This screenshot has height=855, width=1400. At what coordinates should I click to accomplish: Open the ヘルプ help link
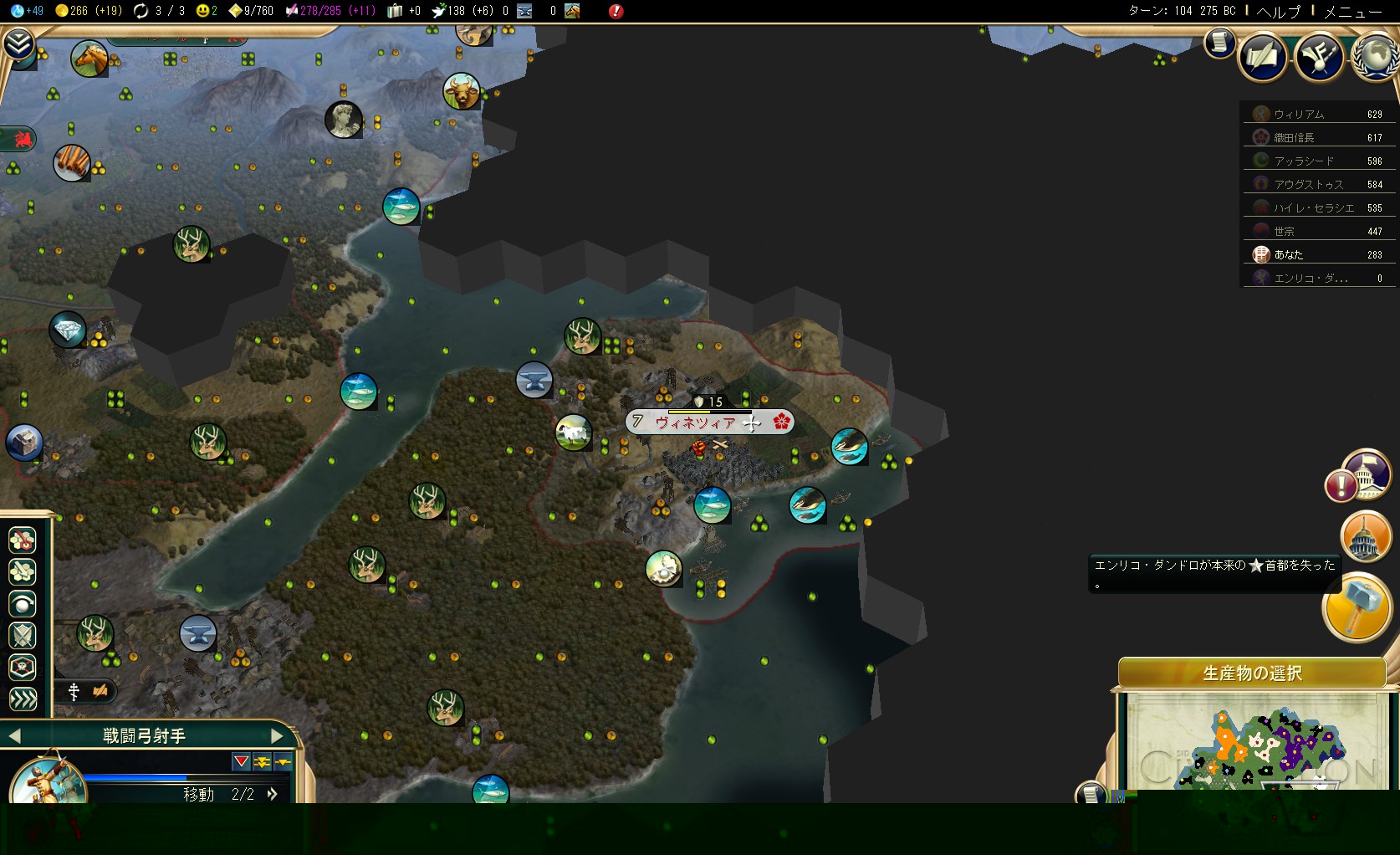click(x=1279, y=11)
